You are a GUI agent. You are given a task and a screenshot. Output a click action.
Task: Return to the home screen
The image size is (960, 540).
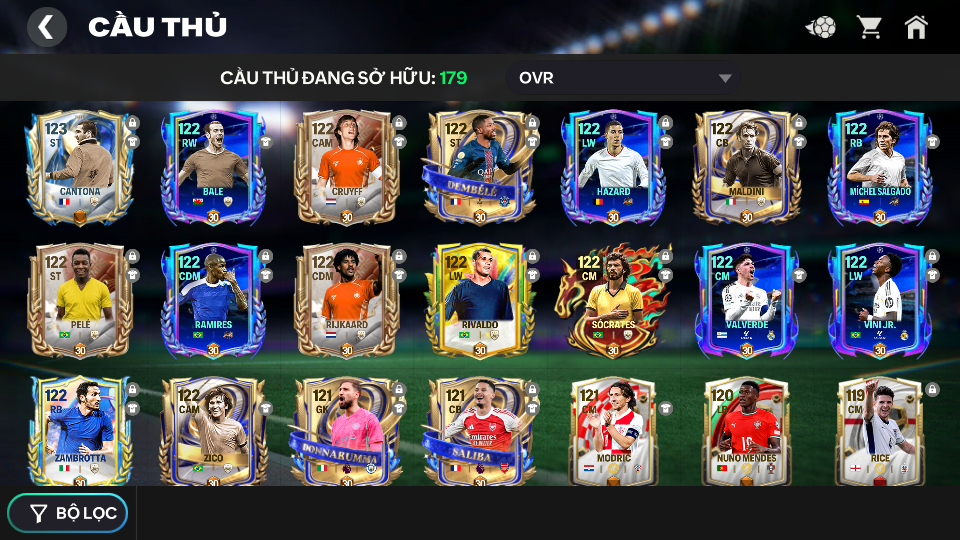click(x=916, y=27)
